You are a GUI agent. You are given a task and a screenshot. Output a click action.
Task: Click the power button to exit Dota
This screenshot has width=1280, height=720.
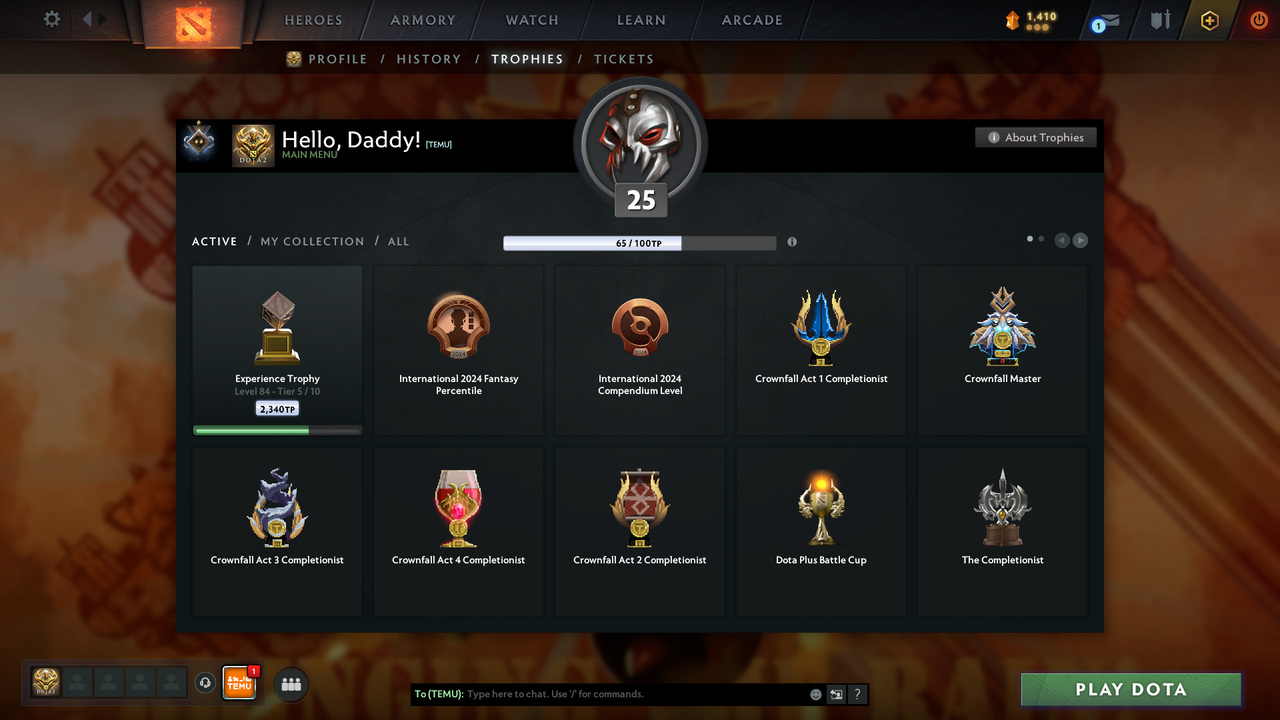point(1258,20)
